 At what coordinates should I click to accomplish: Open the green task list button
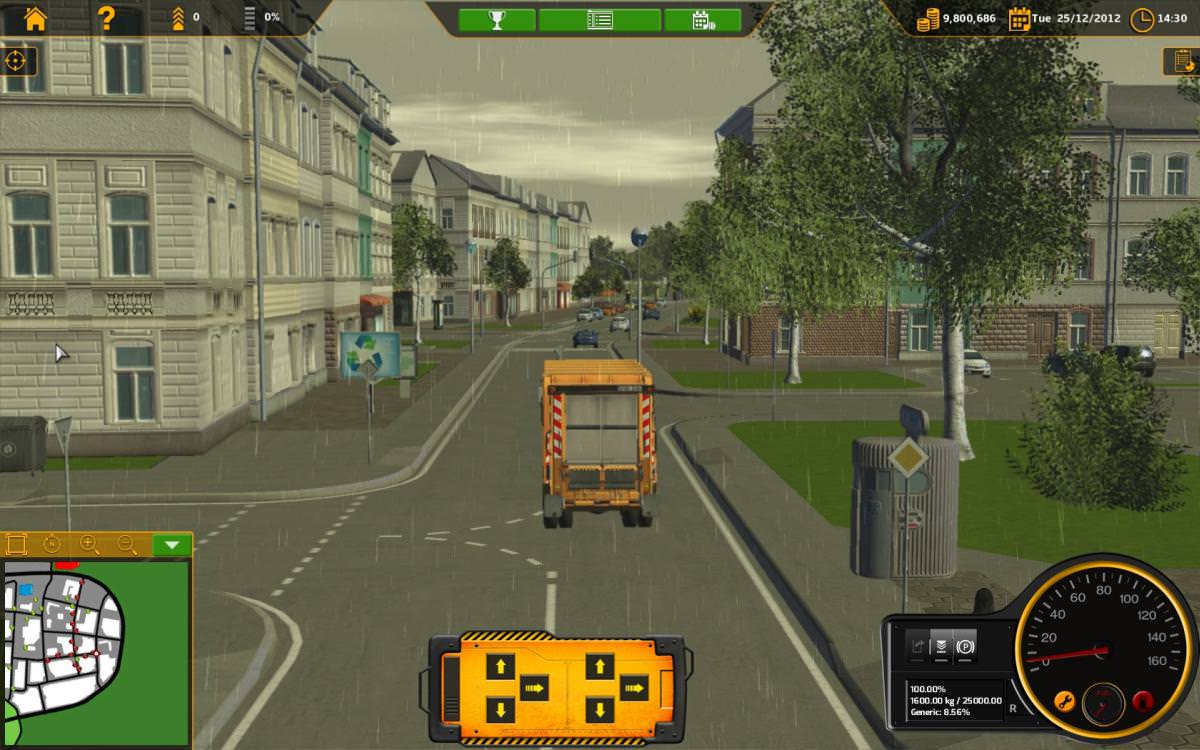pos(600,20)
